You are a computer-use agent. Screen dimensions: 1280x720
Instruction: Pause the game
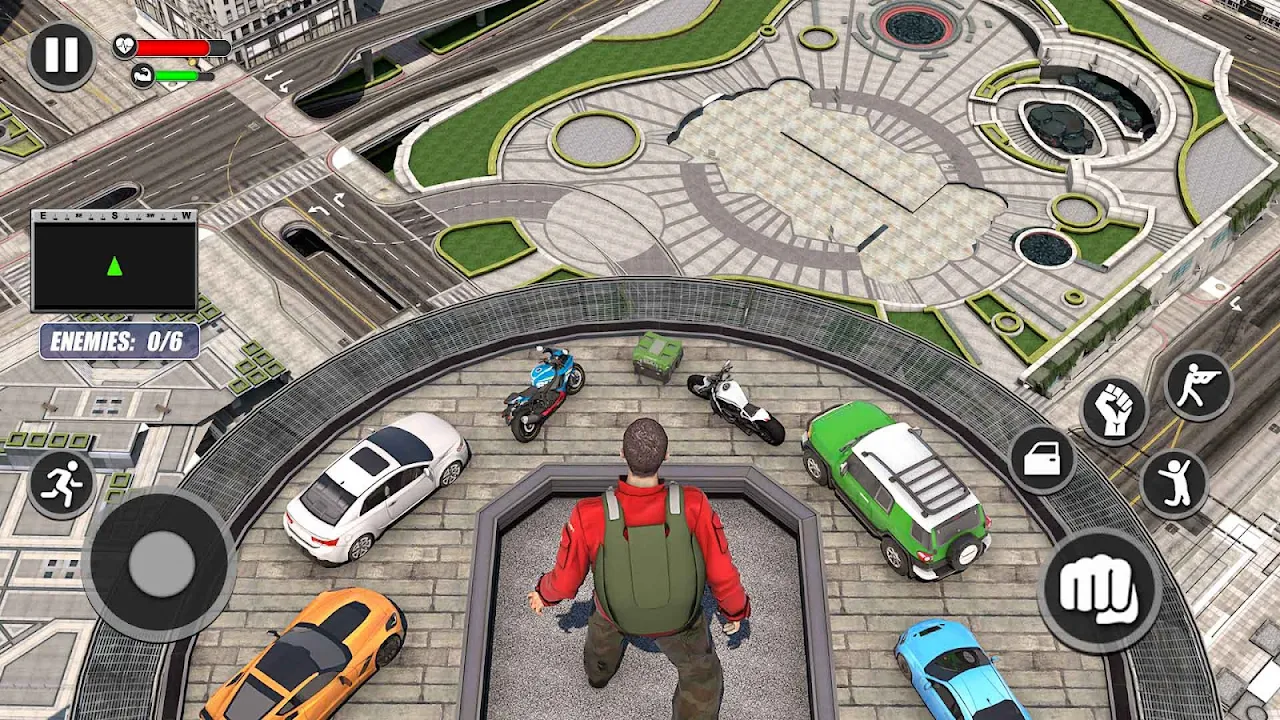click(x=61, y=56)
